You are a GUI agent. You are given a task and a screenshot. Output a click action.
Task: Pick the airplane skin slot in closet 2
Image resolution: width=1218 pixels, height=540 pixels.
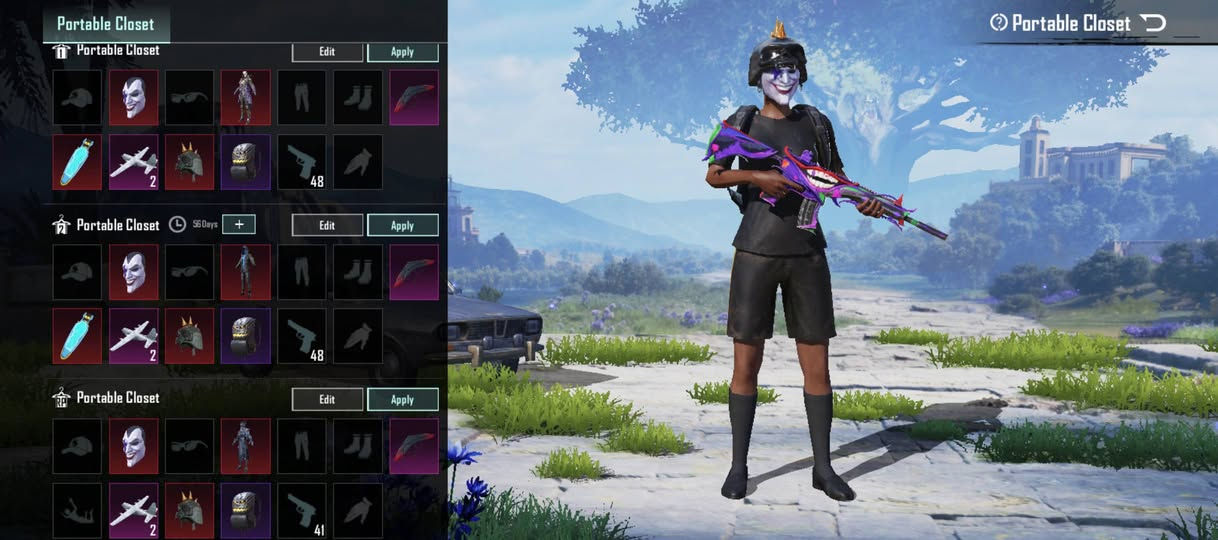coord(134,336)
